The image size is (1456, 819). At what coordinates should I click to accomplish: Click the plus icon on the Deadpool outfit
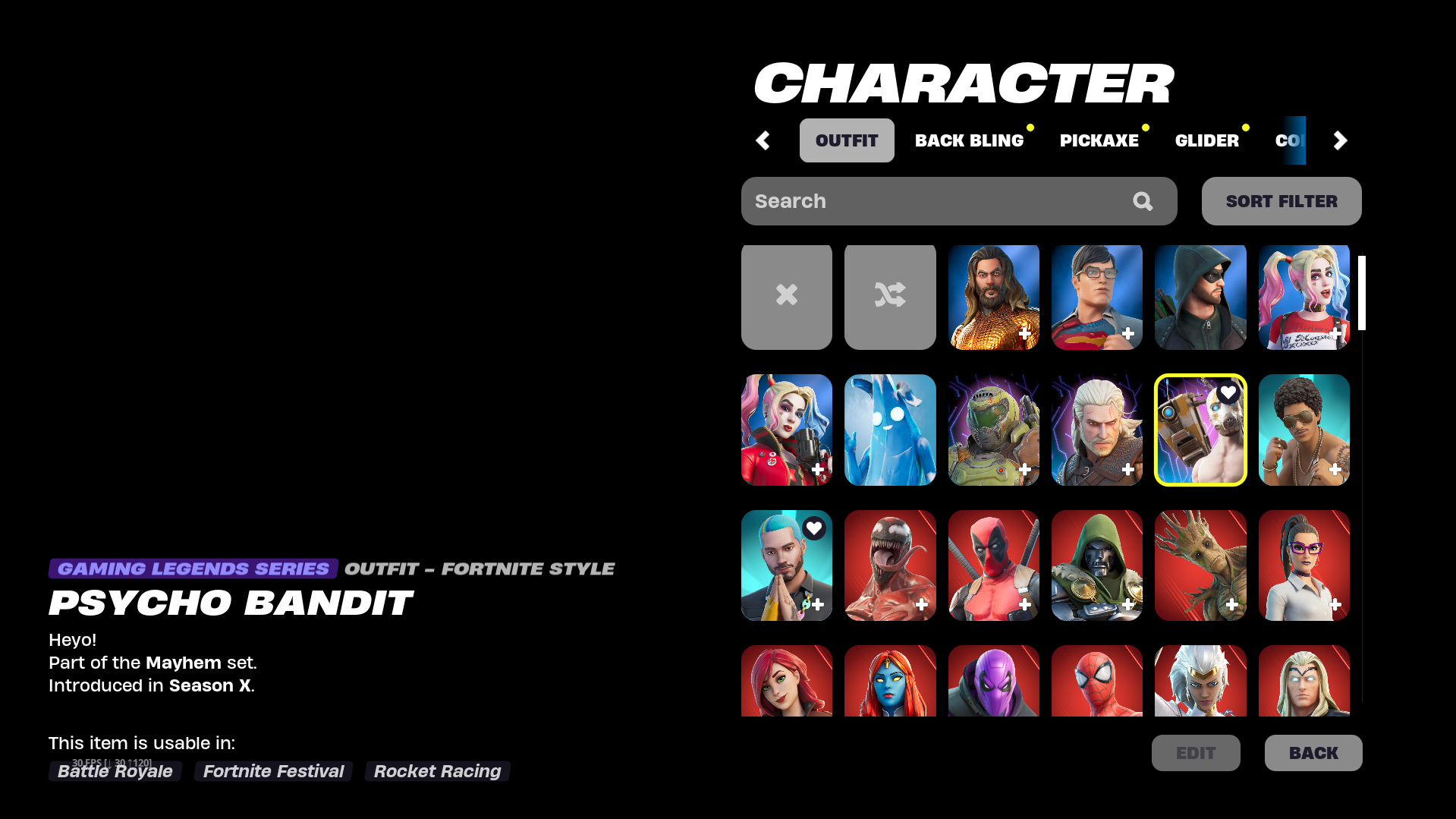1025,604
